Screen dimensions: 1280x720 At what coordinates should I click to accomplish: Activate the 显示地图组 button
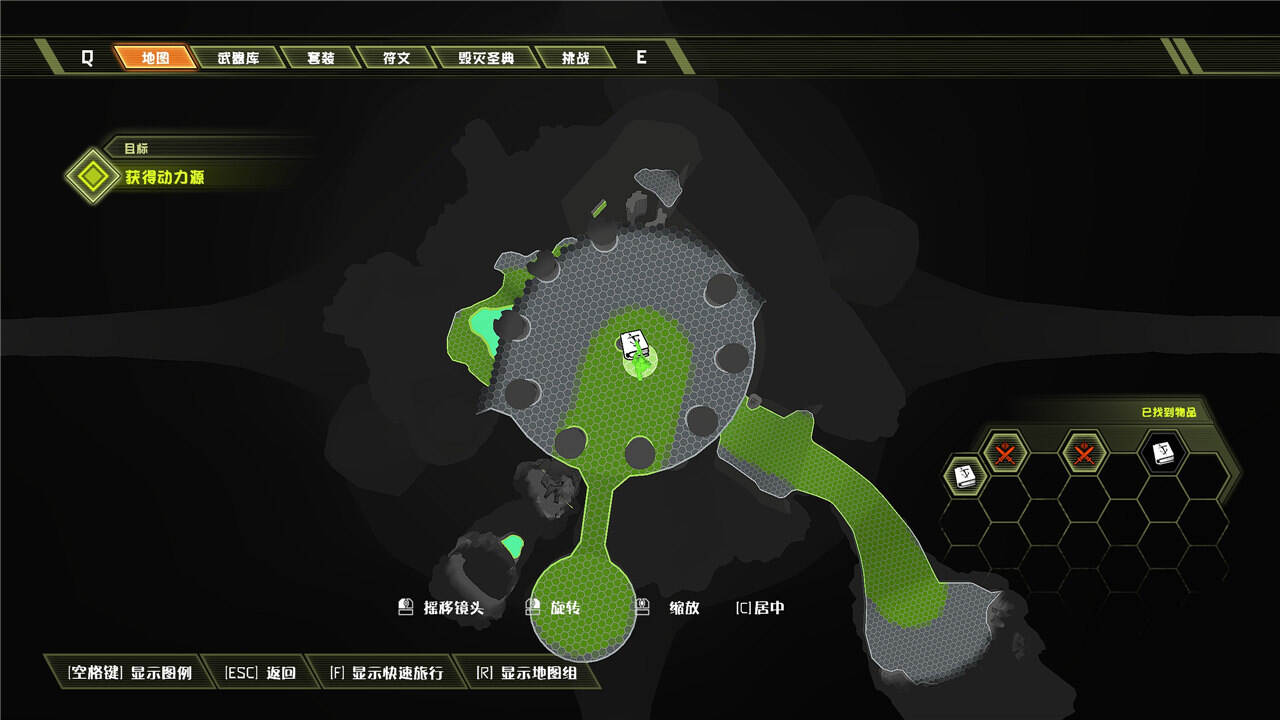click(x=526, y=673)
